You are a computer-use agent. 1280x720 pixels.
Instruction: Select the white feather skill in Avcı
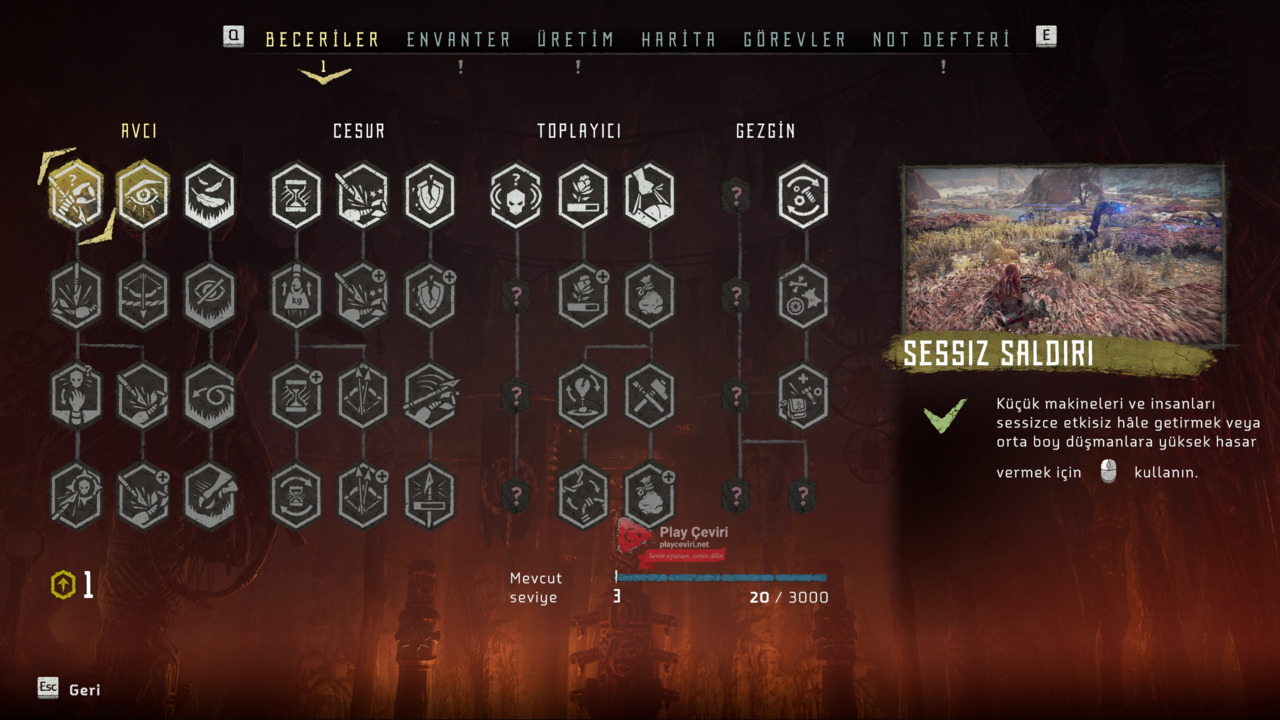click(209, 195)
